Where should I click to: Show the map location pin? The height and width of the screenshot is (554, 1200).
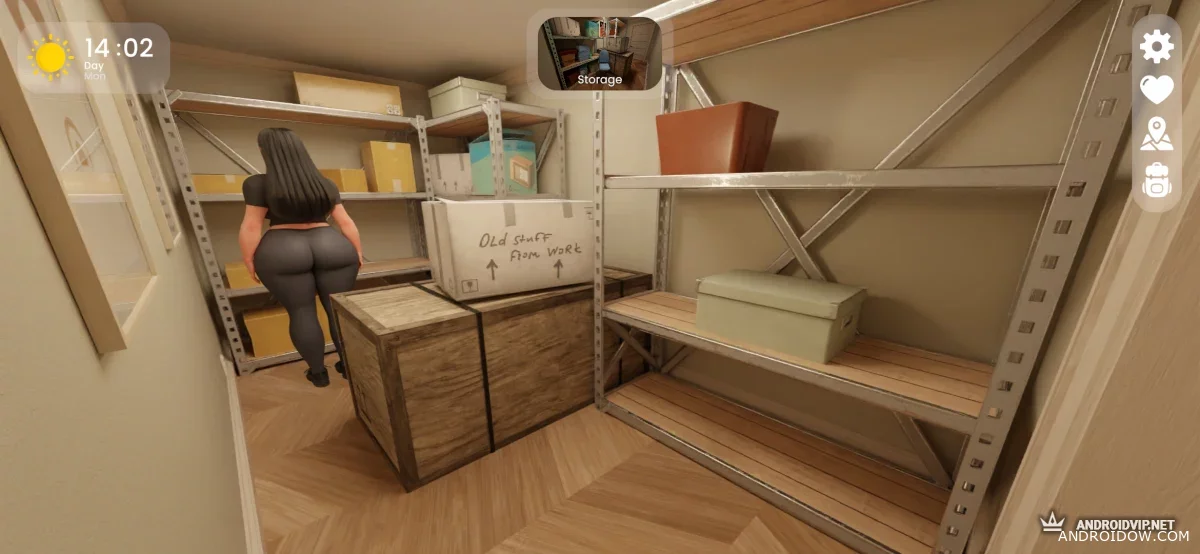(1156, 134)
